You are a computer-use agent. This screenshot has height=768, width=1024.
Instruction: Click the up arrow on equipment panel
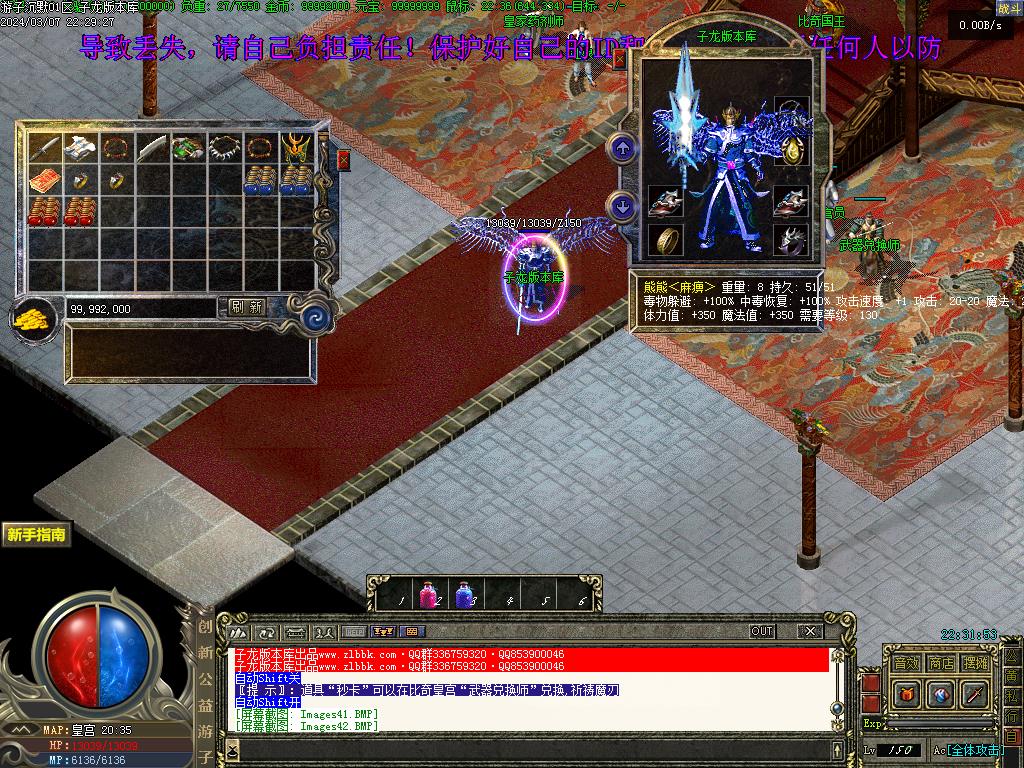[x=623, y=149]
